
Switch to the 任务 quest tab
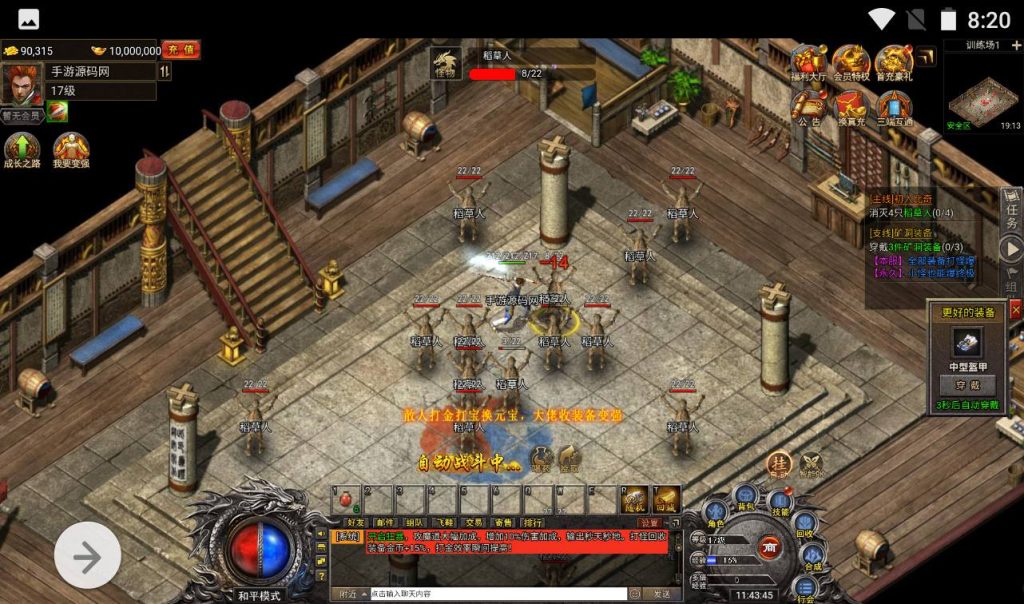pos(1012,210)
